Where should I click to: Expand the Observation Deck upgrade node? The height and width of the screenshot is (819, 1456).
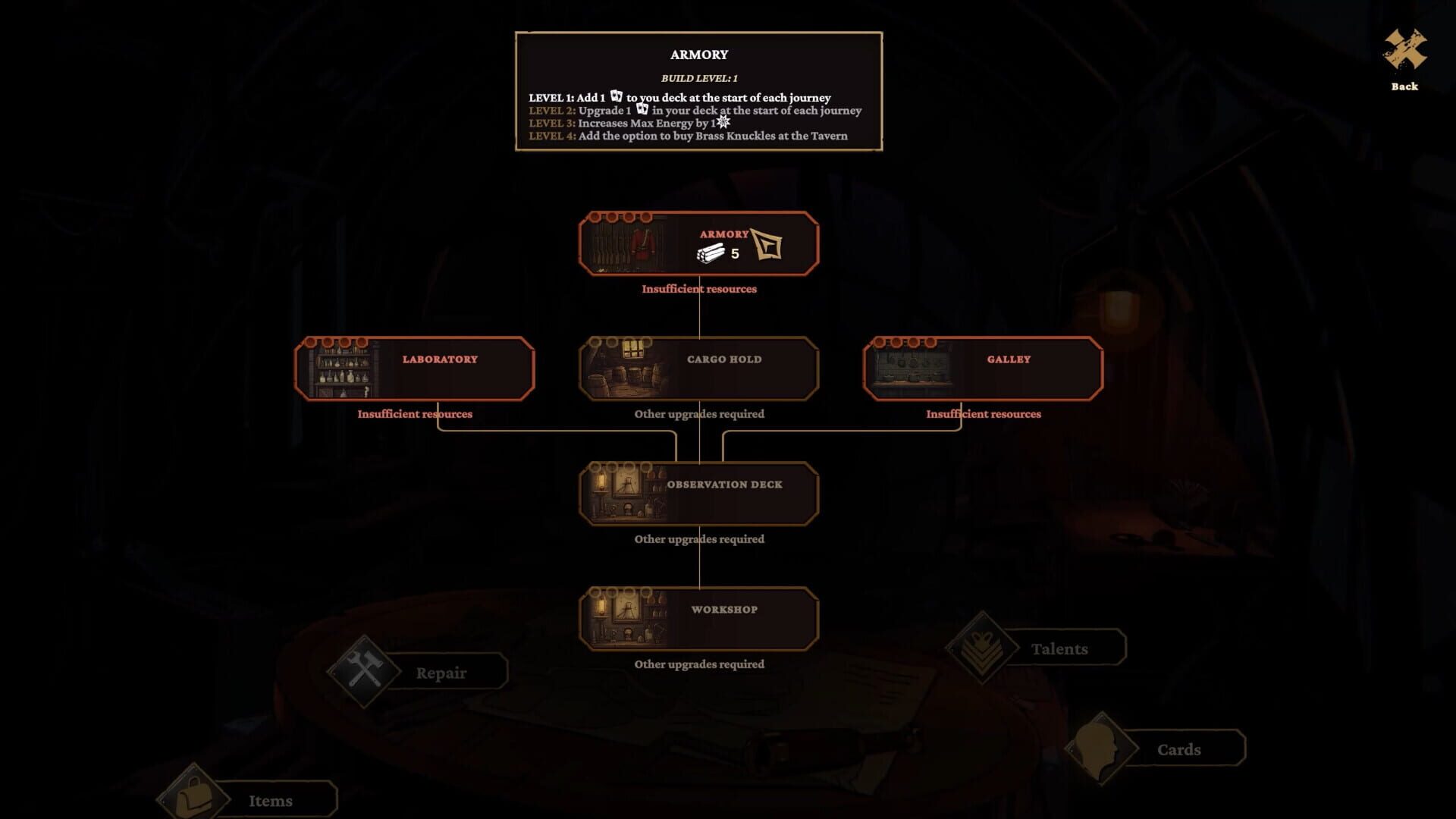pos(698,493)
